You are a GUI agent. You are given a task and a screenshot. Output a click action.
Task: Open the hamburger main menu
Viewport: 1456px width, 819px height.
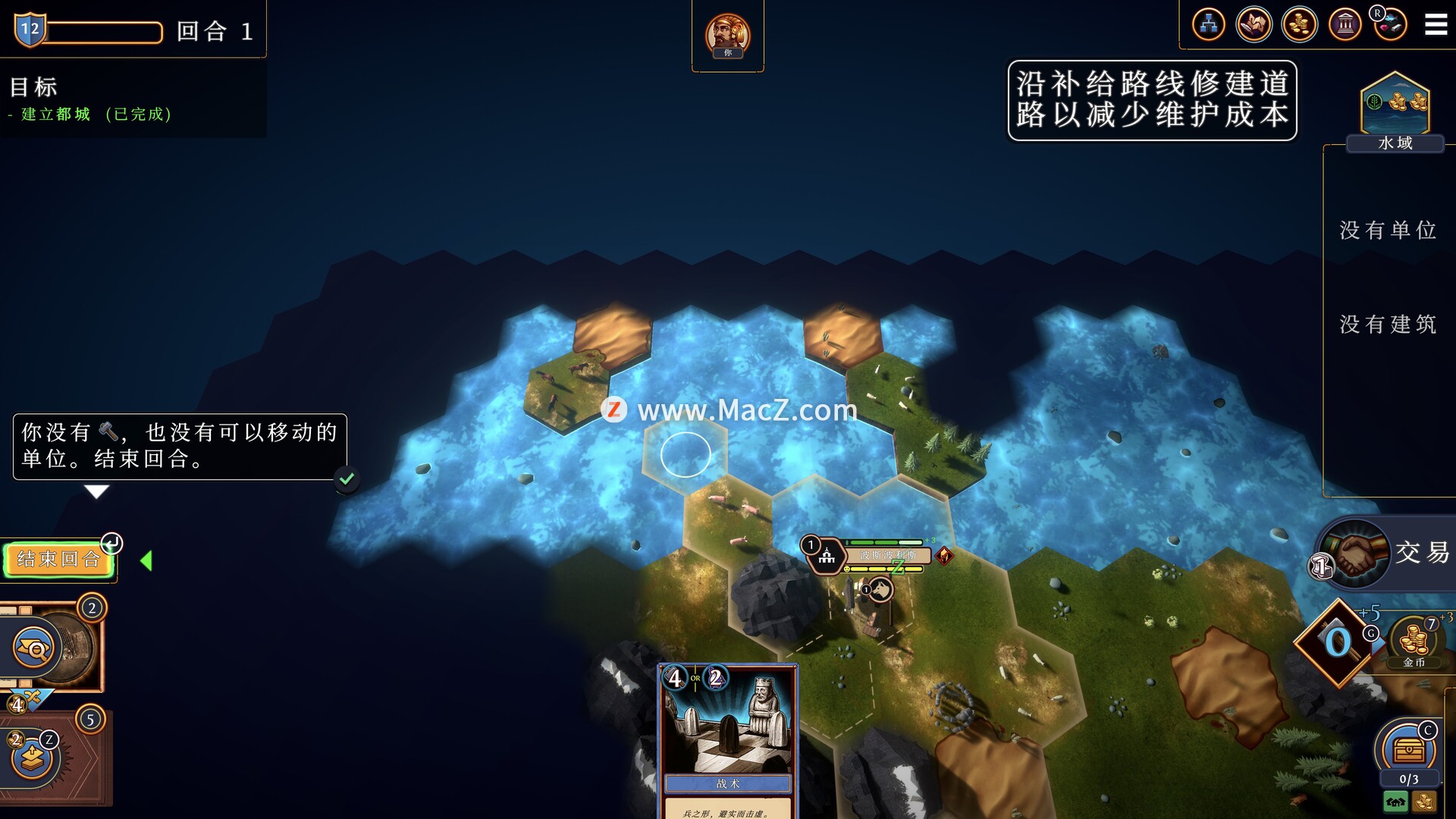coord(1436,25)
